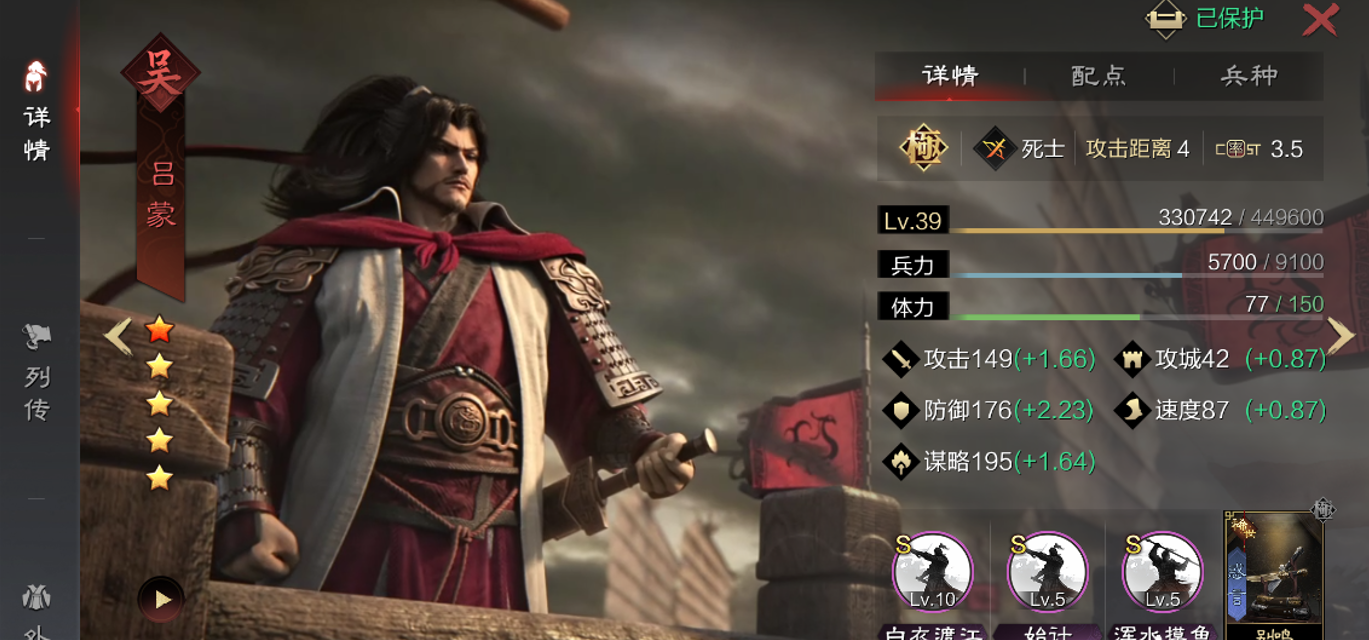Image resolution: width=1369 pixels, height=640 pixels.
Task: Open the equipped weapon card
Action: [x=1274, y=570]
